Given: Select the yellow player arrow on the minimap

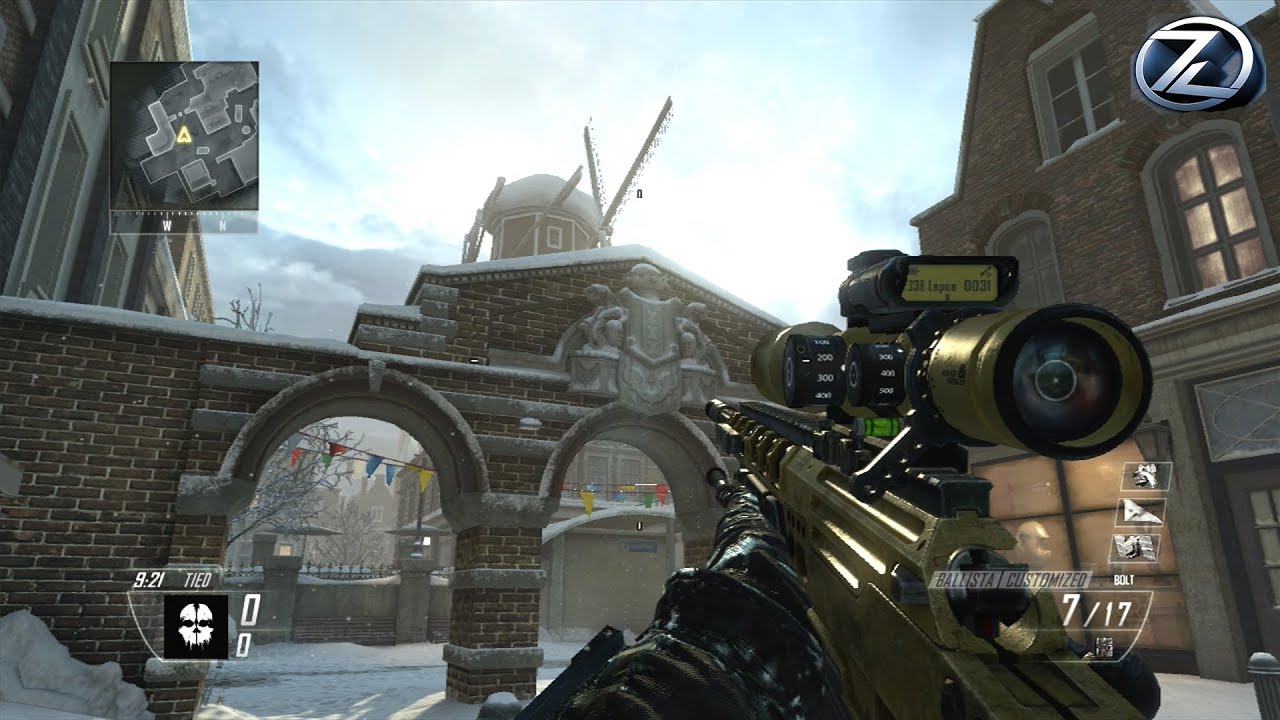Looking at the screenshot, I should tap(184, 133).
